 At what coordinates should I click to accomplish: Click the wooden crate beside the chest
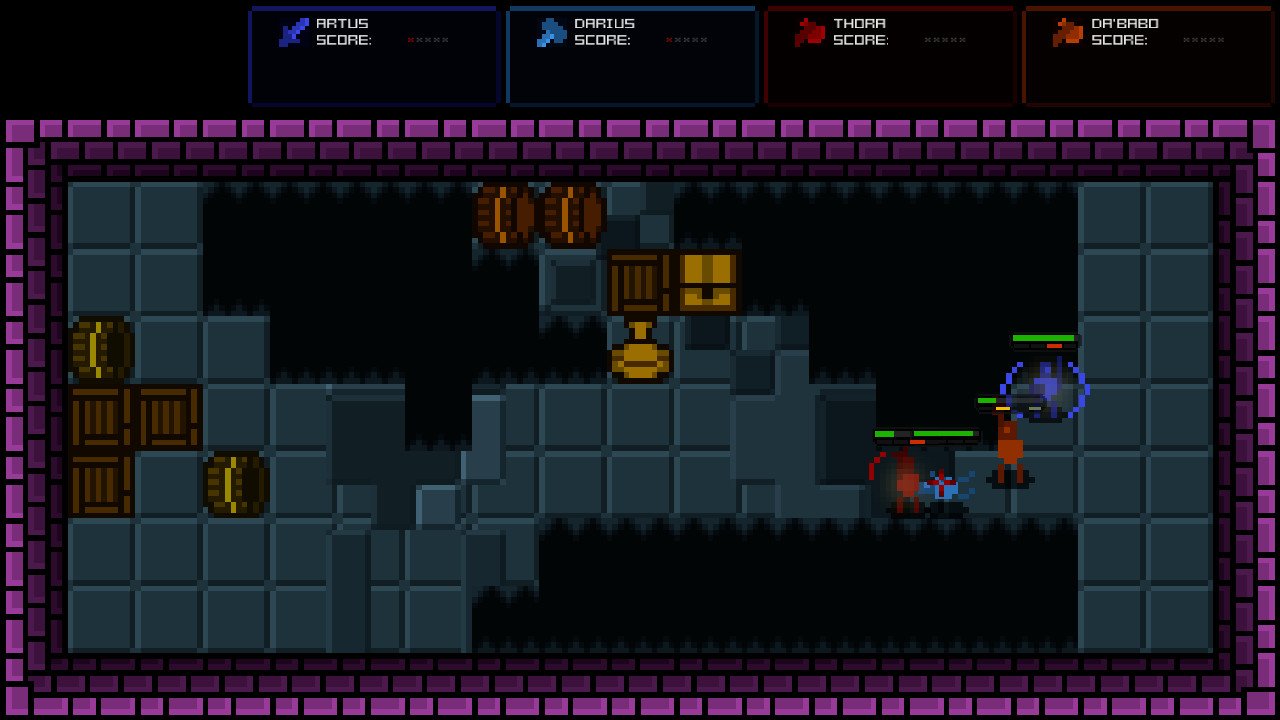pos(637,283)
